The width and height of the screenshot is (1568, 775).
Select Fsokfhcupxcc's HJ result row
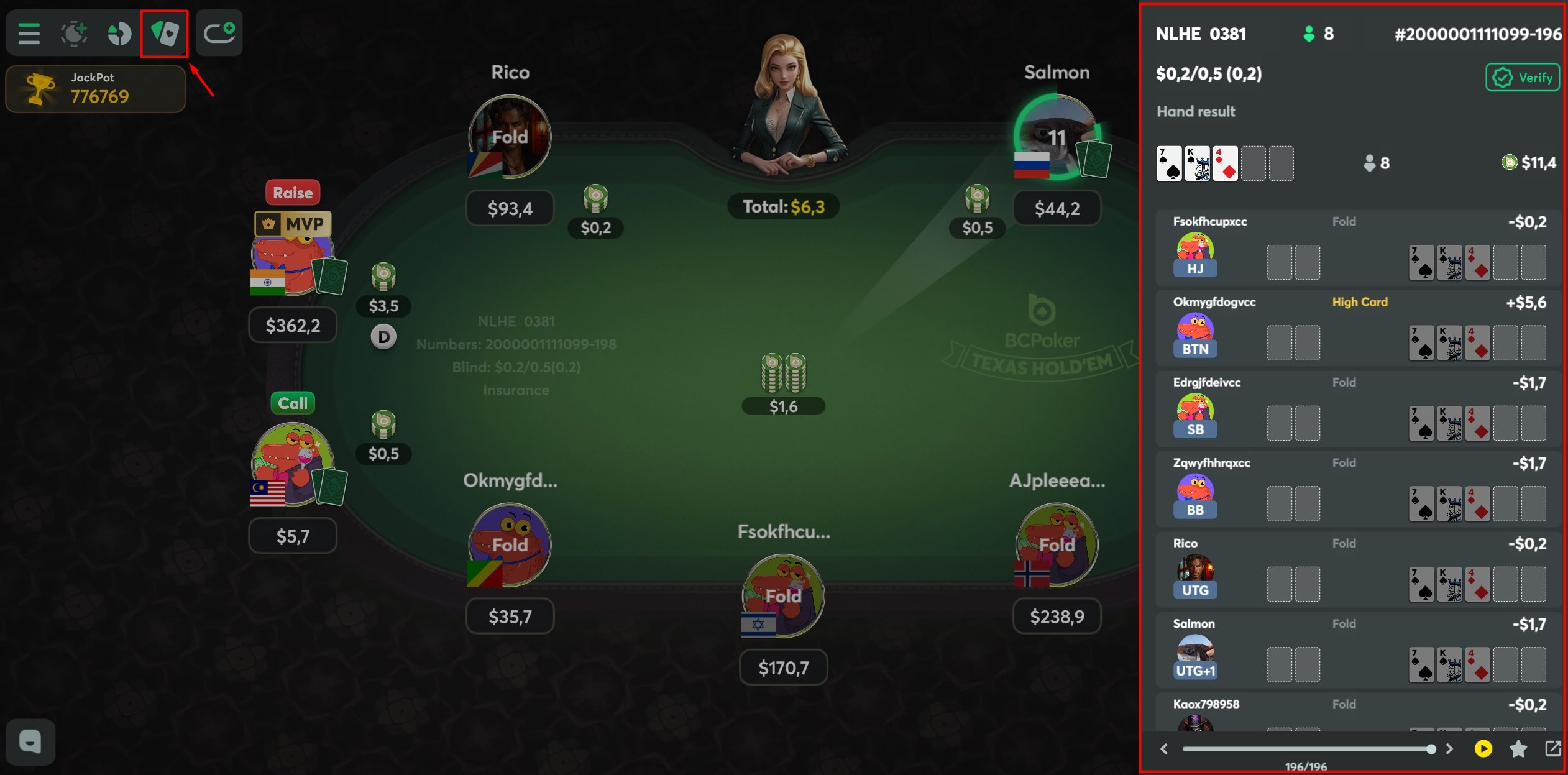coord(1358,249)
